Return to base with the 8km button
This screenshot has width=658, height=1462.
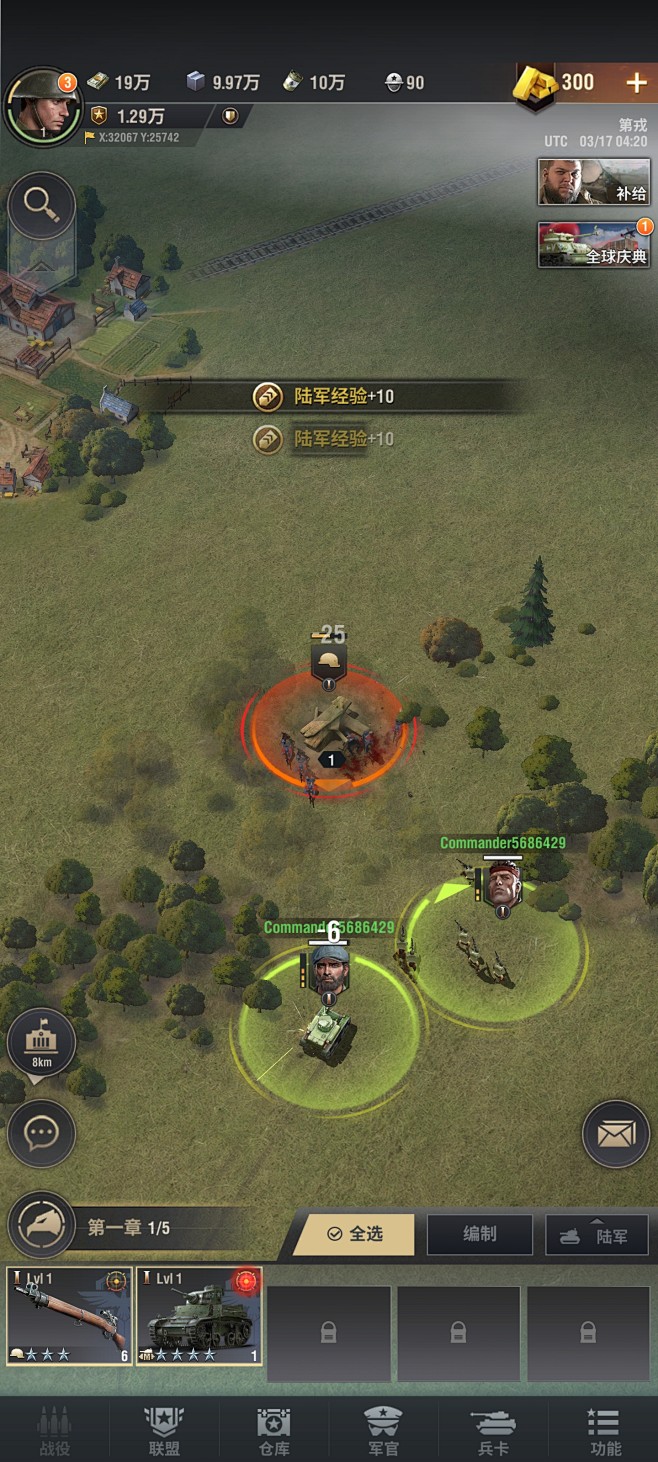pyautogui.click(x=41, y=1042)
